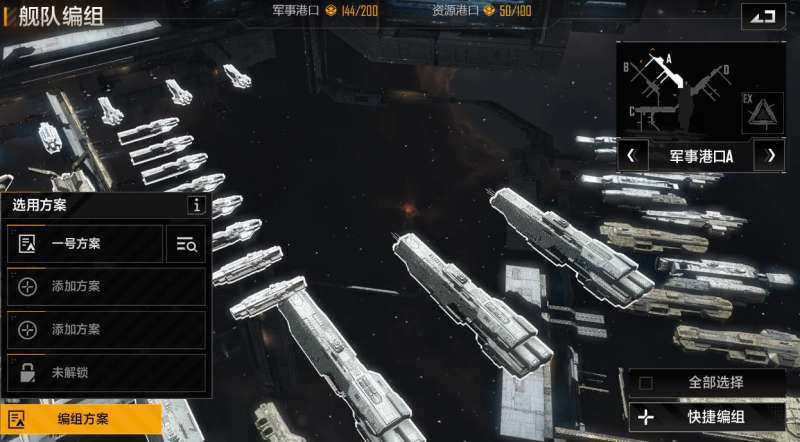Activate 快捷编组 quick grouping
Image resolution: width=800 pixels, height=442 pixels.
pyautogui.click(x=706, y=417)
